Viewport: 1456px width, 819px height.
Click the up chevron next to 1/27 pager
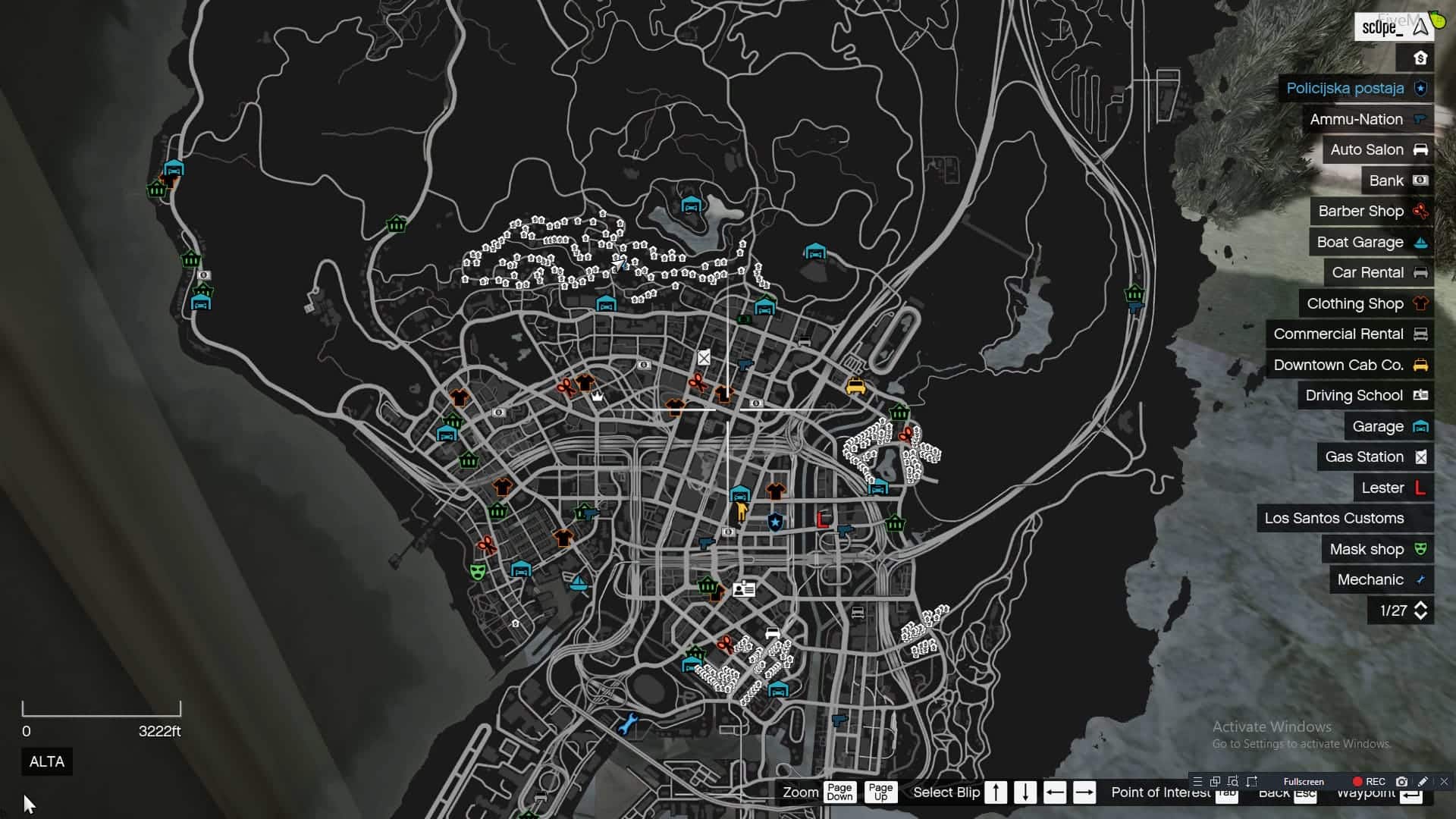tap(1420, 606)
